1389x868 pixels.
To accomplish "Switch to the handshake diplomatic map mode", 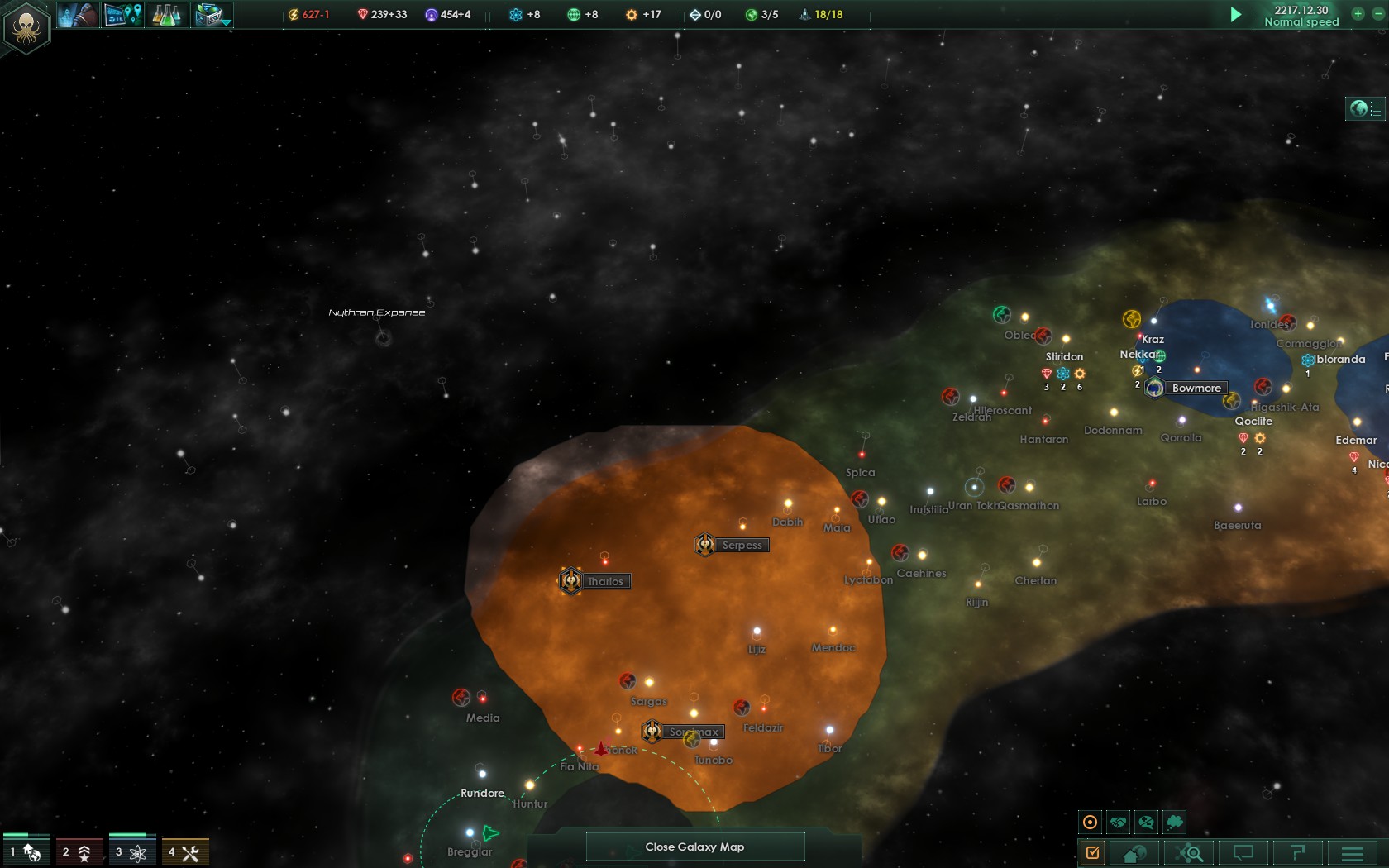I will [x=1118, y=823].
